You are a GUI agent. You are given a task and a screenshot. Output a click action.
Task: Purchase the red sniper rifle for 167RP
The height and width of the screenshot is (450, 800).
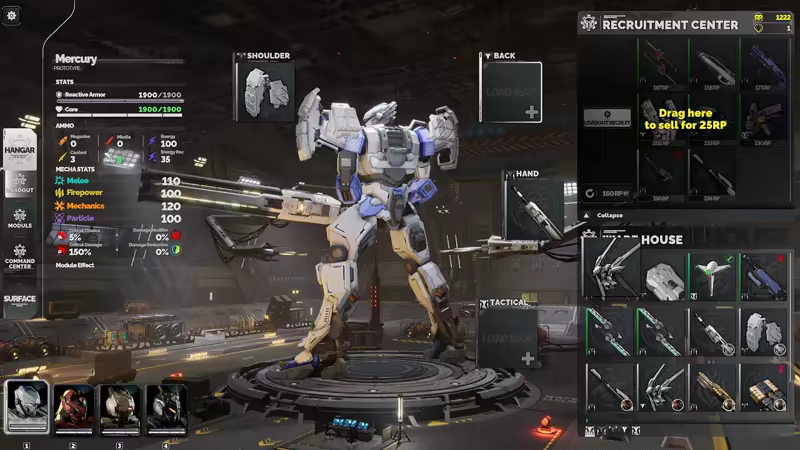tap(661, 63)
